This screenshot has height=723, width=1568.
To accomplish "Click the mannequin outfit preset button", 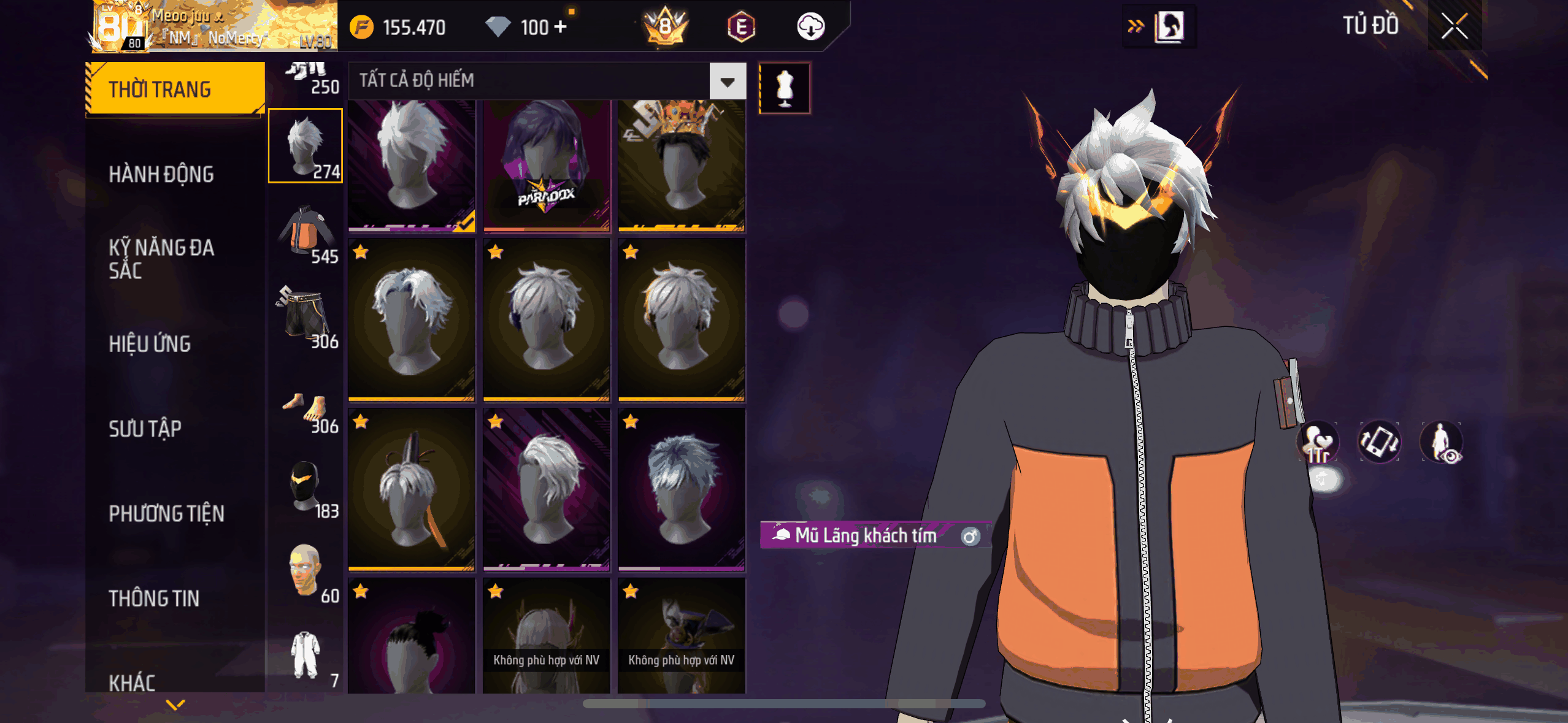I will pyautogui.click(x=785, y=88).
